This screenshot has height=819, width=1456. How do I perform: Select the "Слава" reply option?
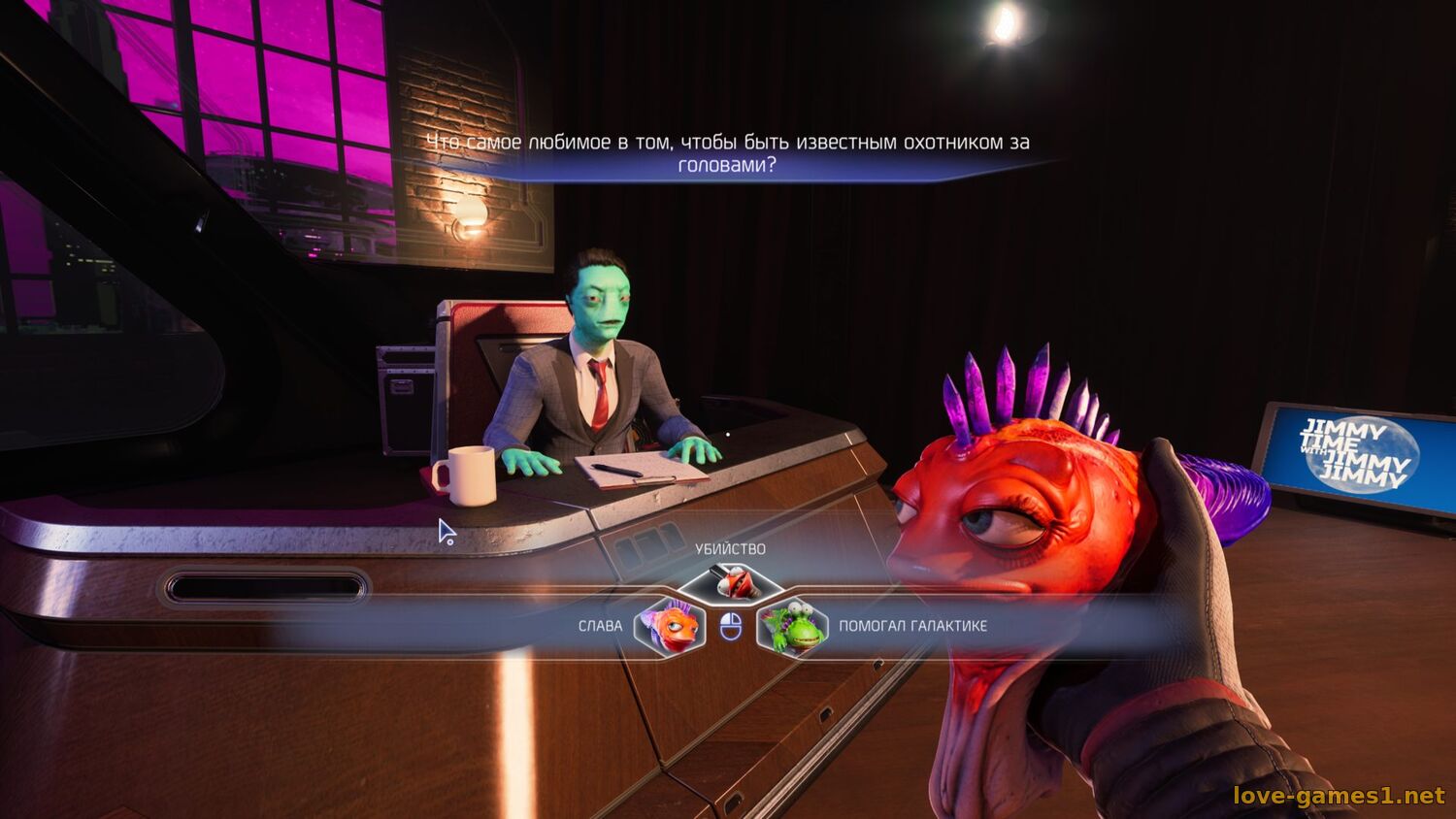[668, 626]
